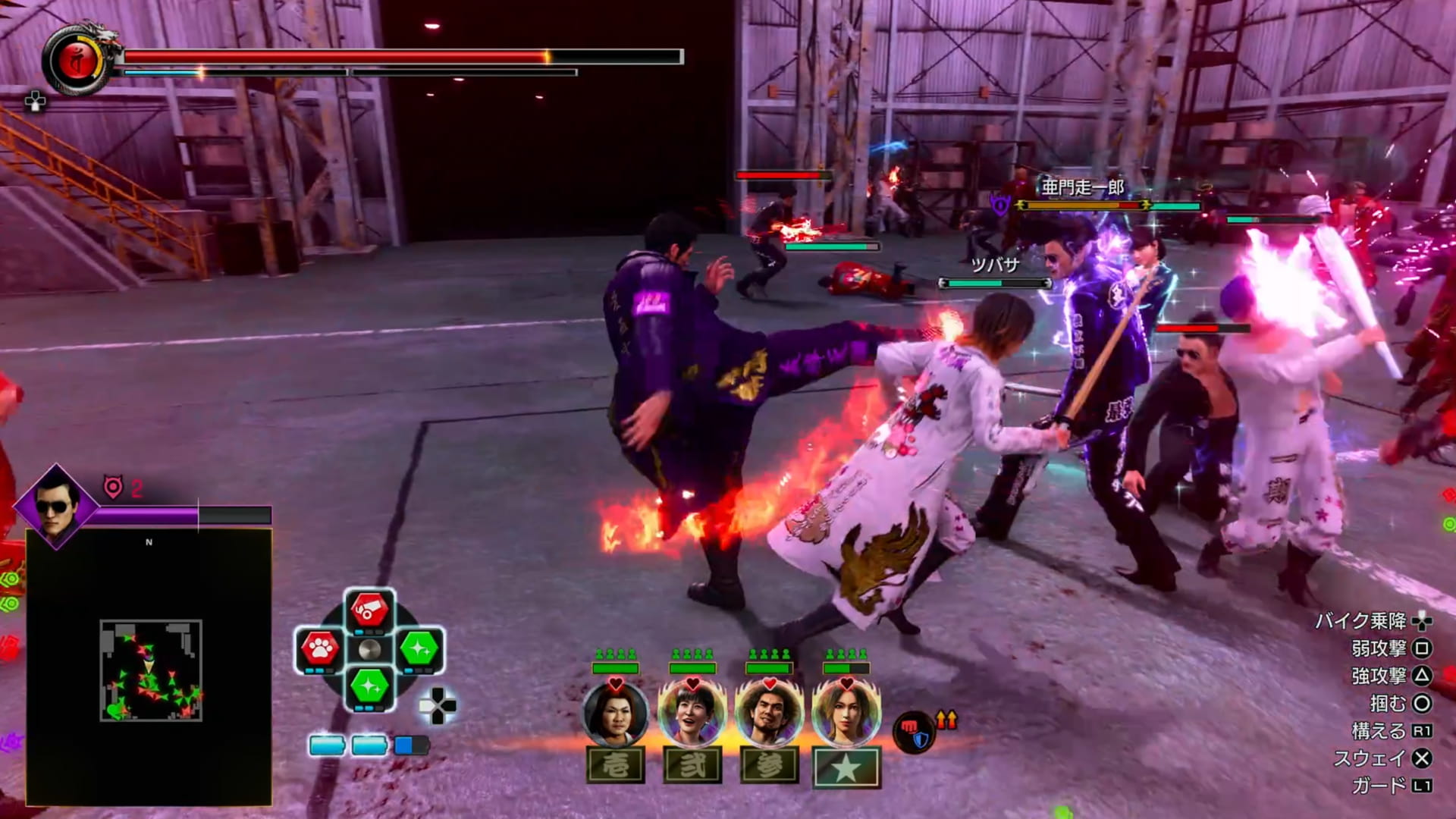Select the long-haired woman portrait

pyautogui.click(x=846, y=714)
